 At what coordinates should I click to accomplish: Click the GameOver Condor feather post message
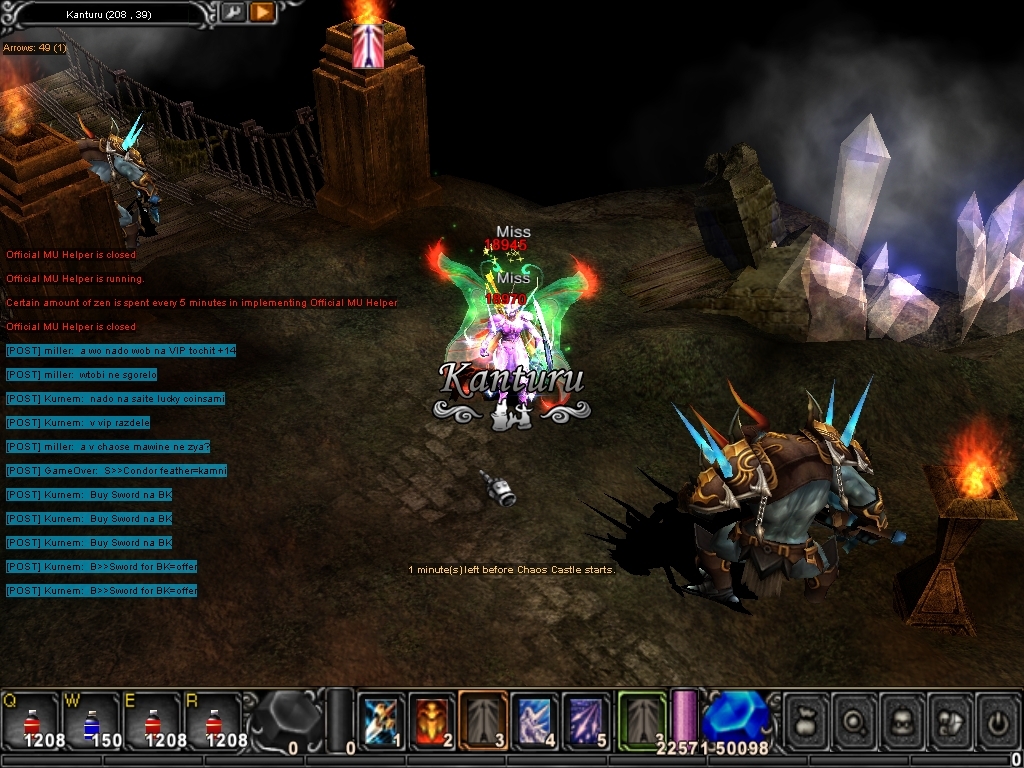coord(116,471)
